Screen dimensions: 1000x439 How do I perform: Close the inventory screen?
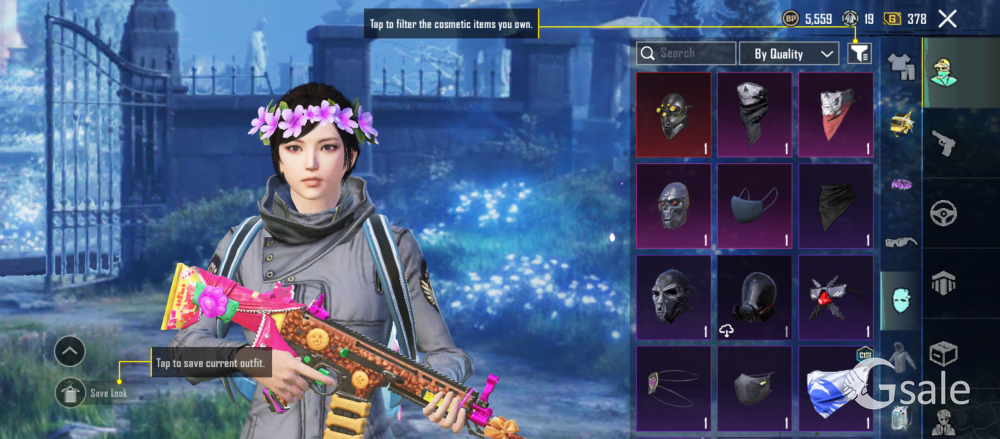pos(948,18)
